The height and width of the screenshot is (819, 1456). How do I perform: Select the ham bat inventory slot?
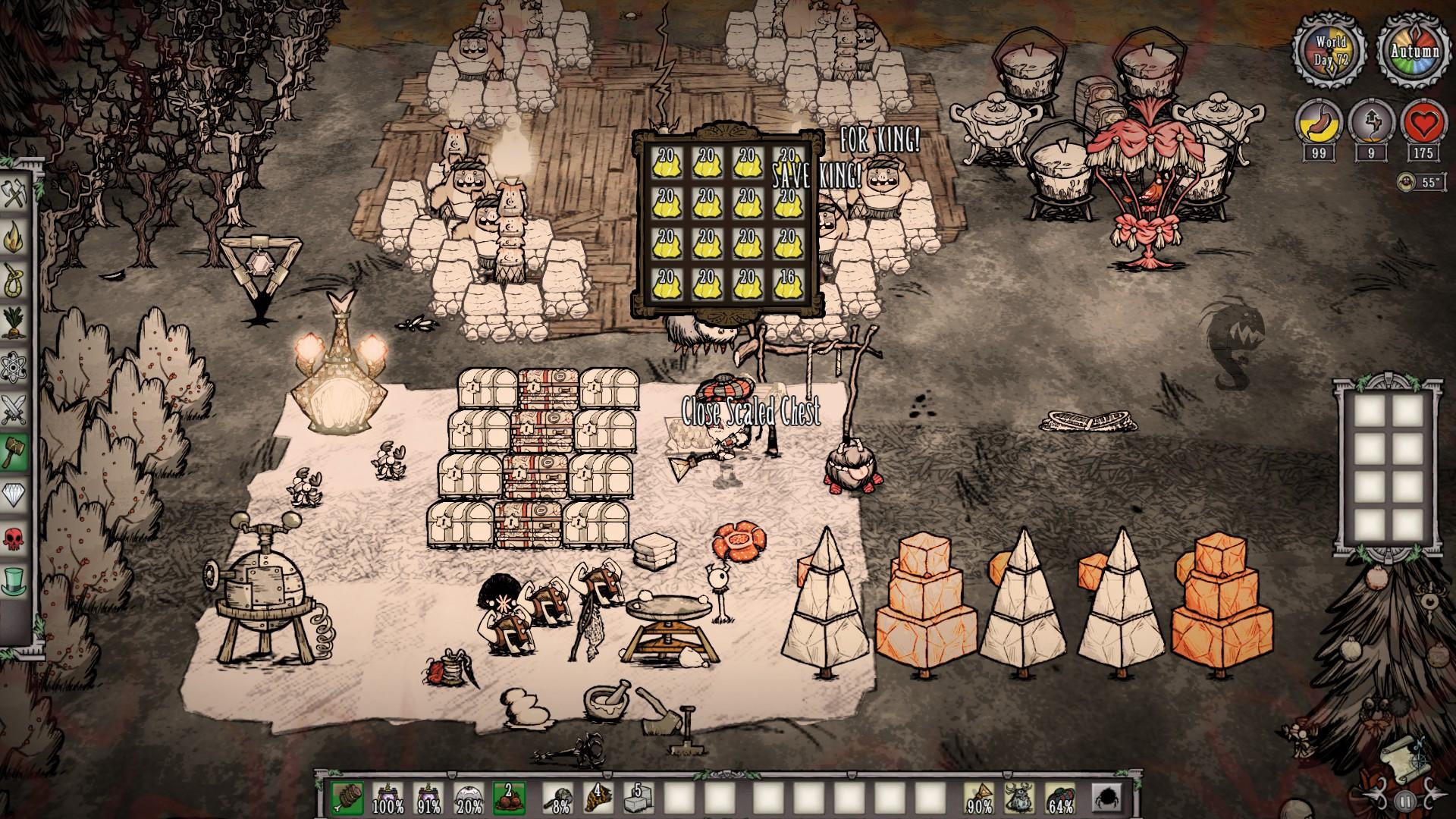click(x=346, y=798)
